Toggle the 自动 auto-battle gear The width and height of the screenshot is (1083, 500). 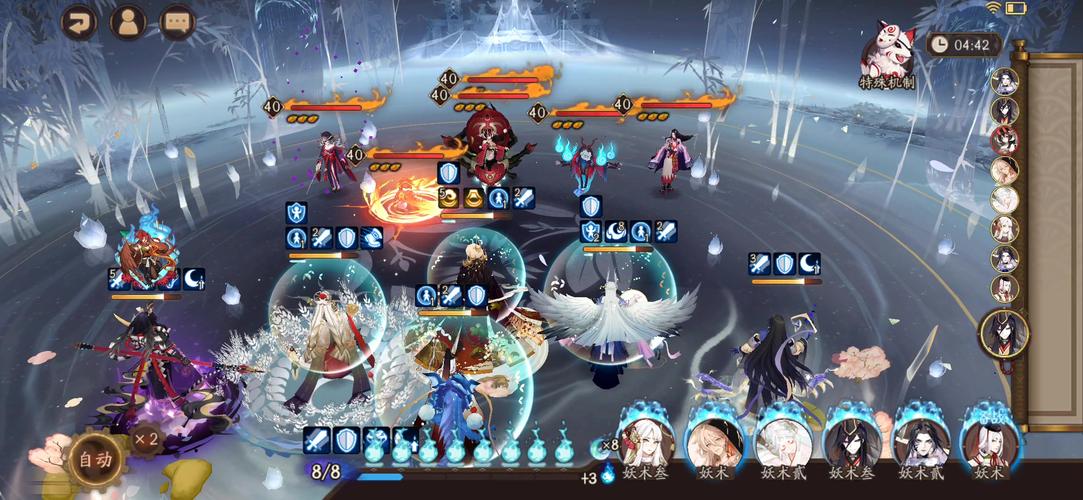96,460
